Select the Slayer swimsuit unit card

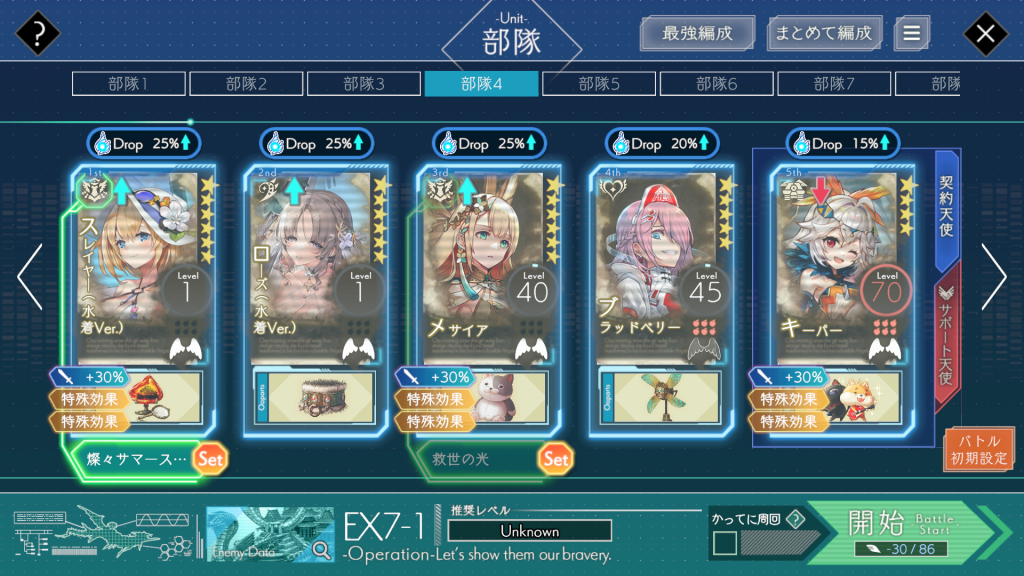[142, 265]
